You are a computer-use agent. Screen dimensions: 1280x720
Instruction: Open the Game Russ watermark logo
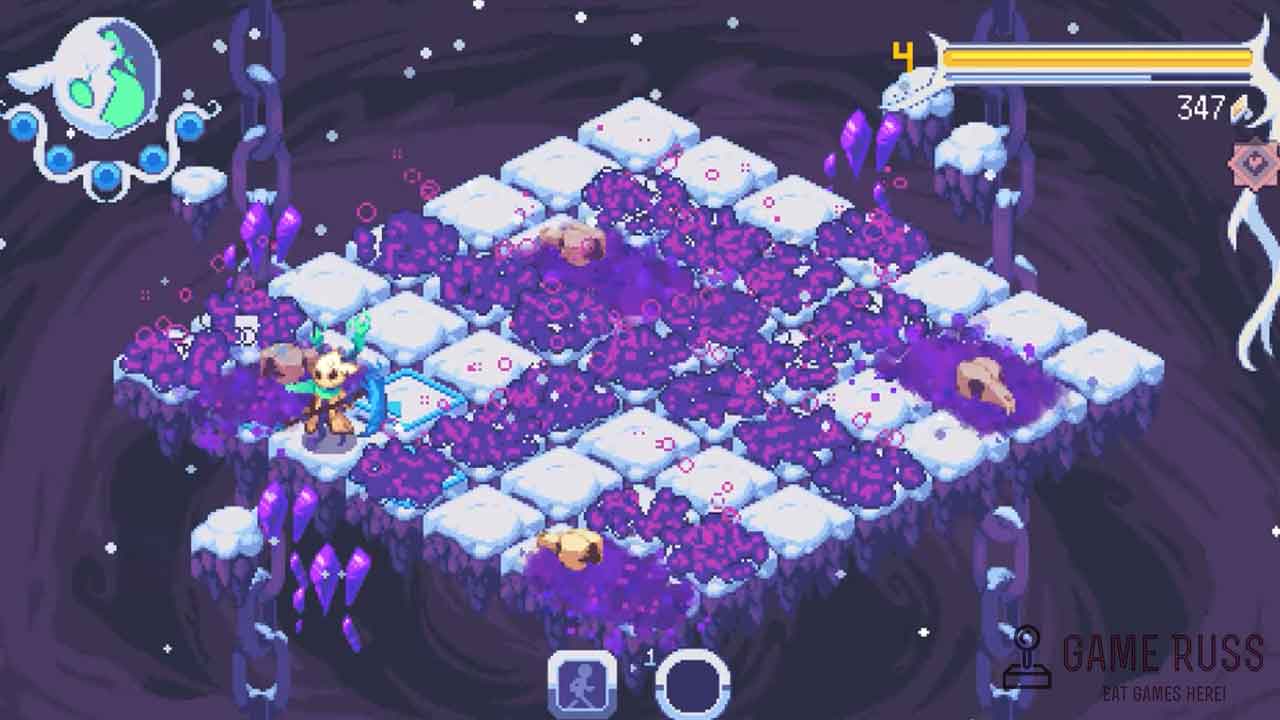[x=1133, y=662]
